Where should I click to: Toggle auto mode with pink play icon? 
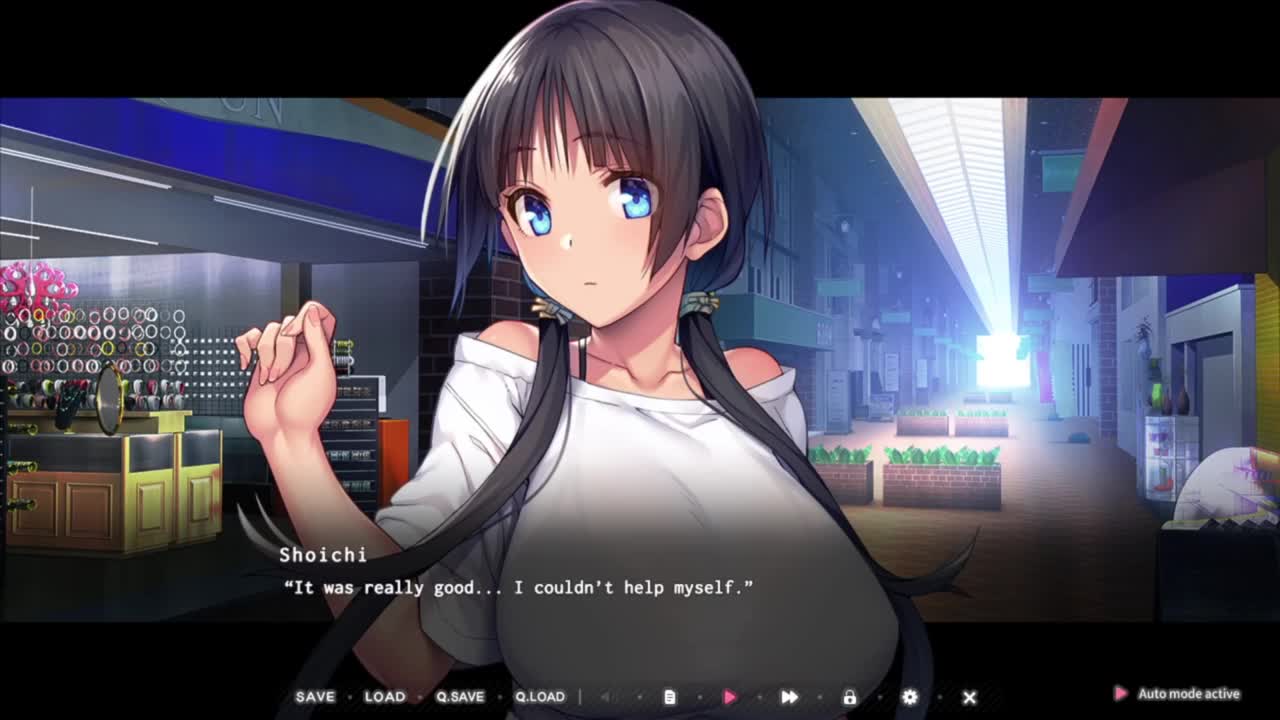tap(730, 697)
